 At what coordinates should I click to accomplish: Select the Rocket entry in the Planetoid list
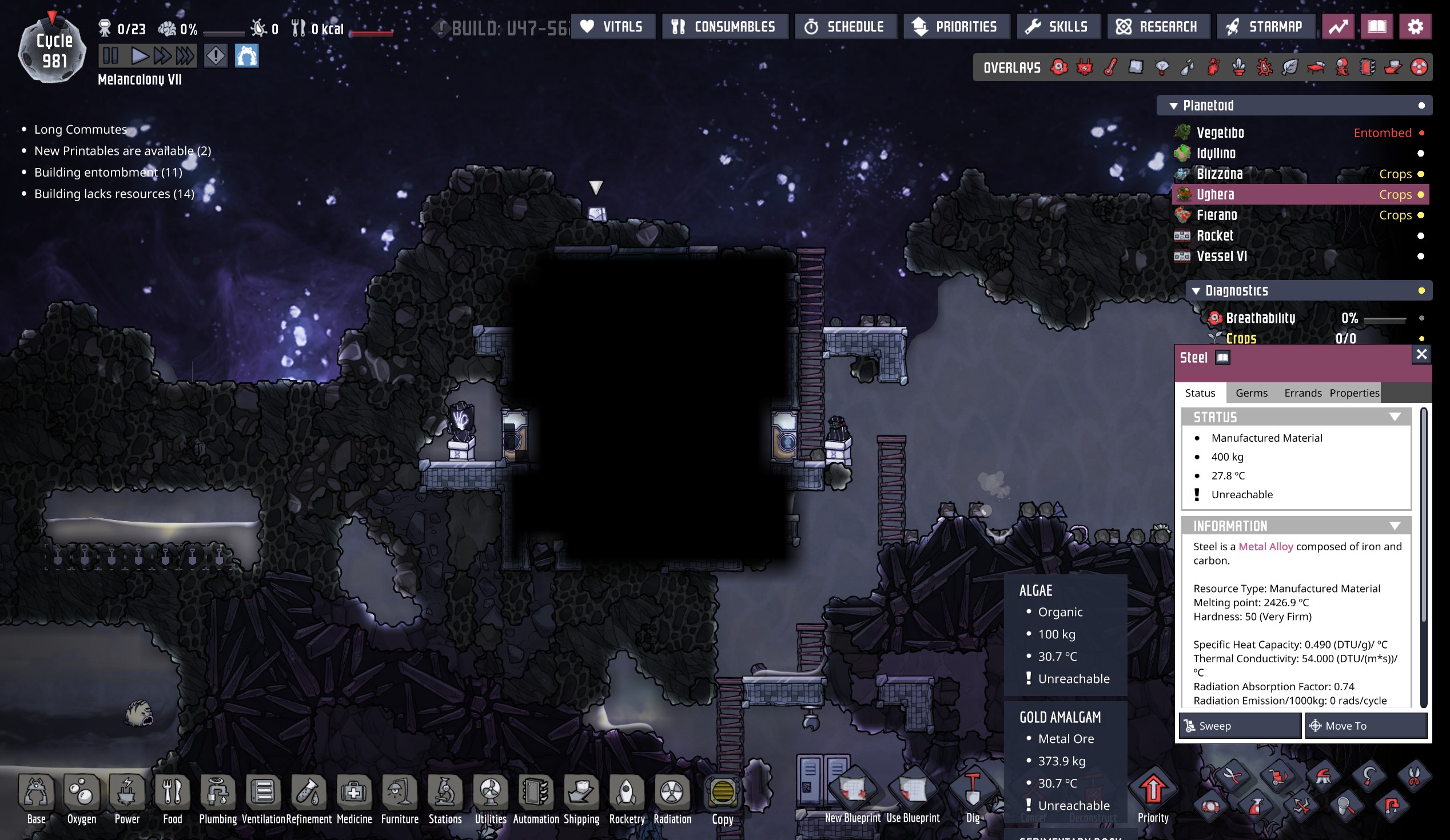[x=1215, y=236]
